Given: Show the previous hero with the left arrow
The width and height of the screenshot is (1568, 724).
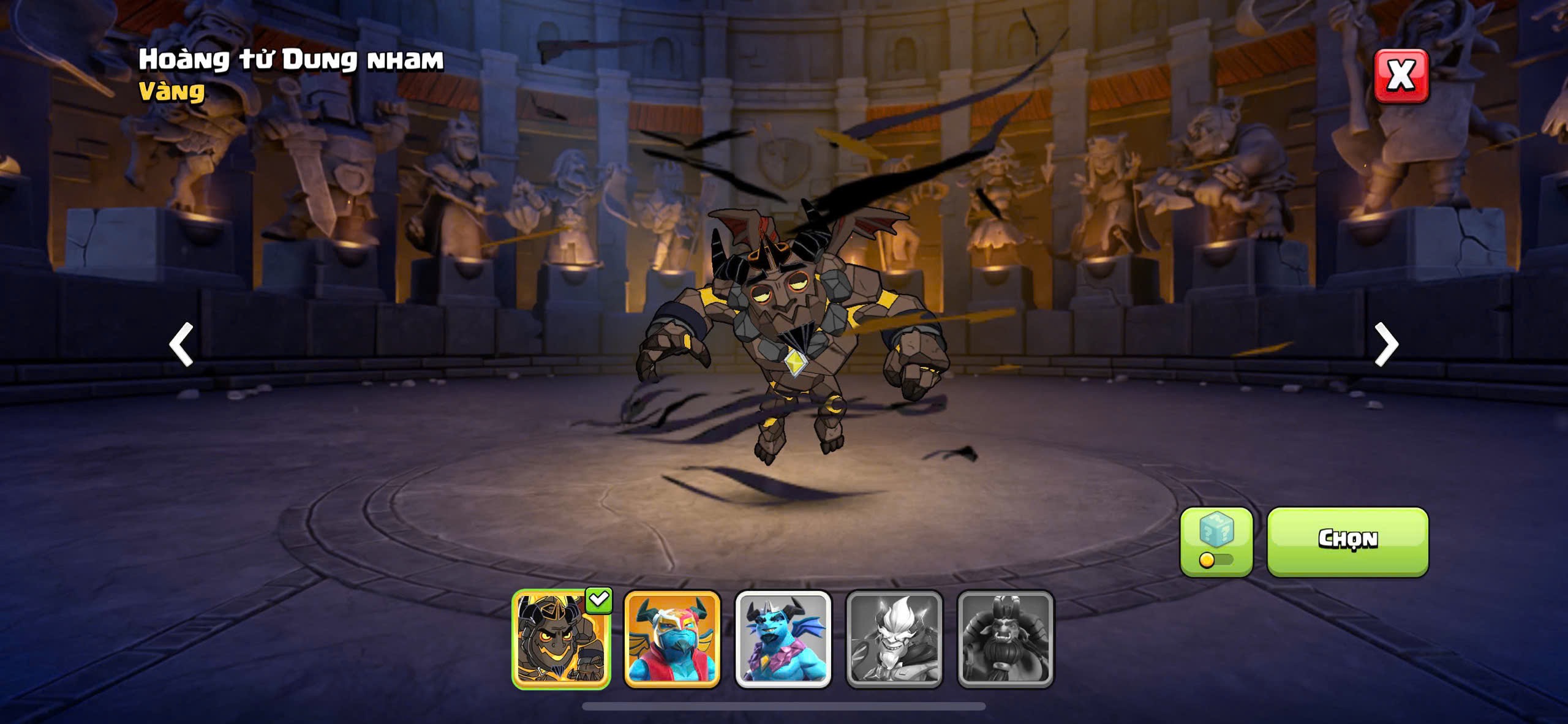Looking at the screenshot, I should coord(181,344).
